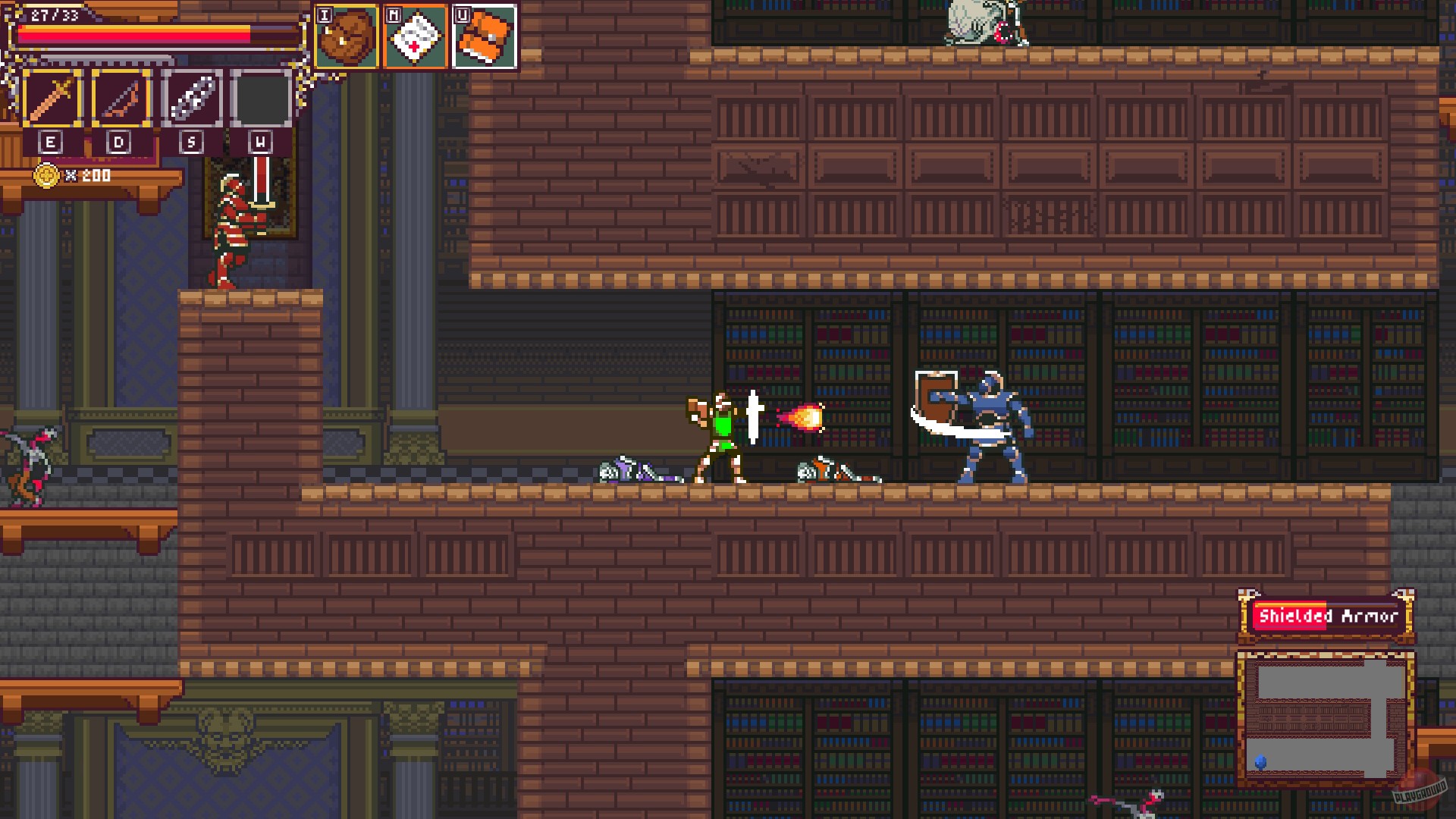The image size is (1456, 819).
Task: Select the bow in weapon slot D
Action: tap(120, 97)
